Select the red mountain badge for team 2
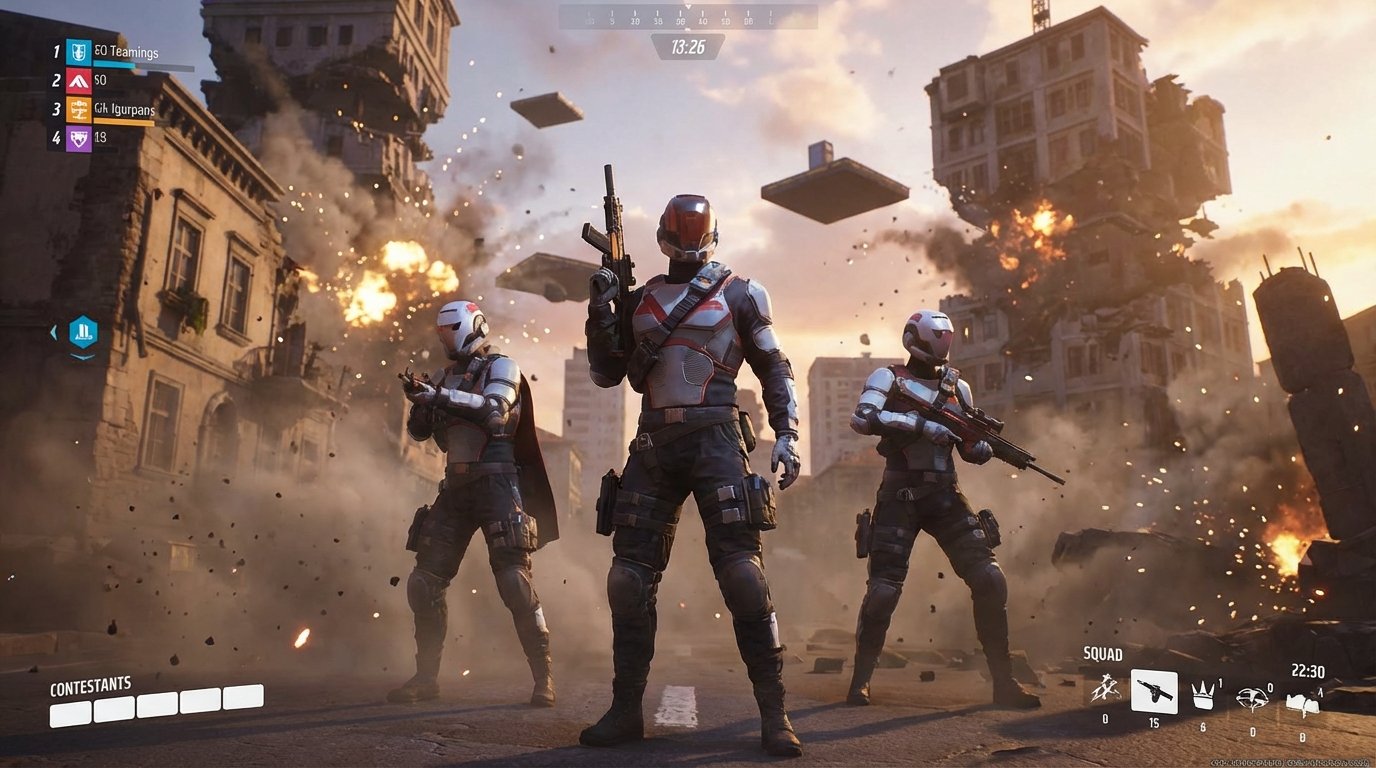The height and width of the screenshot is (768, 1376). pos(79,82)
